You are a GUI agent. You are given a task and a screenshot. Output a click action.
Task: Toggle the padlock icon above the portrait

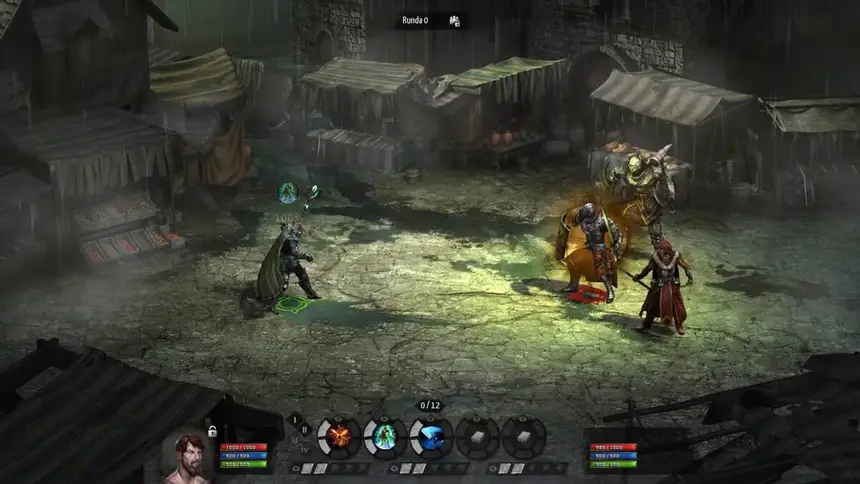click(x=212, y=431)
